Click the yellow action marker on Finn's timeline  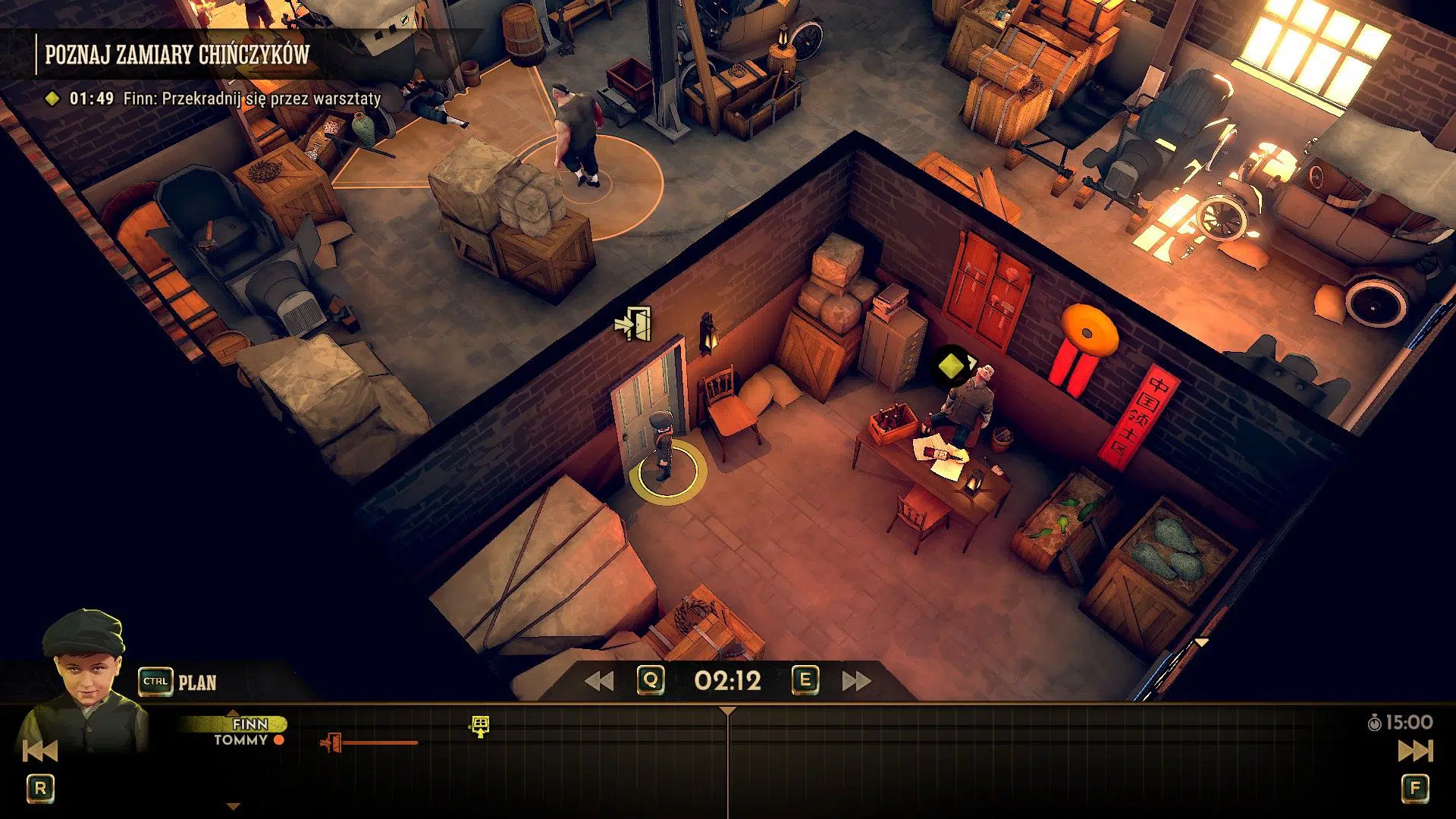tap(480, 726)
